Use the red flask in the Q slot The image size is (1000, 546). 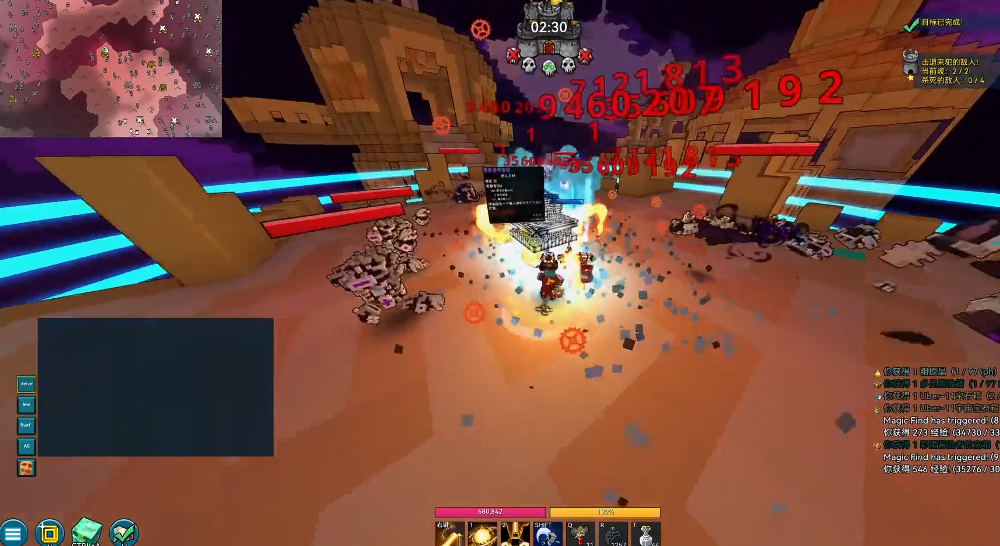580,535
